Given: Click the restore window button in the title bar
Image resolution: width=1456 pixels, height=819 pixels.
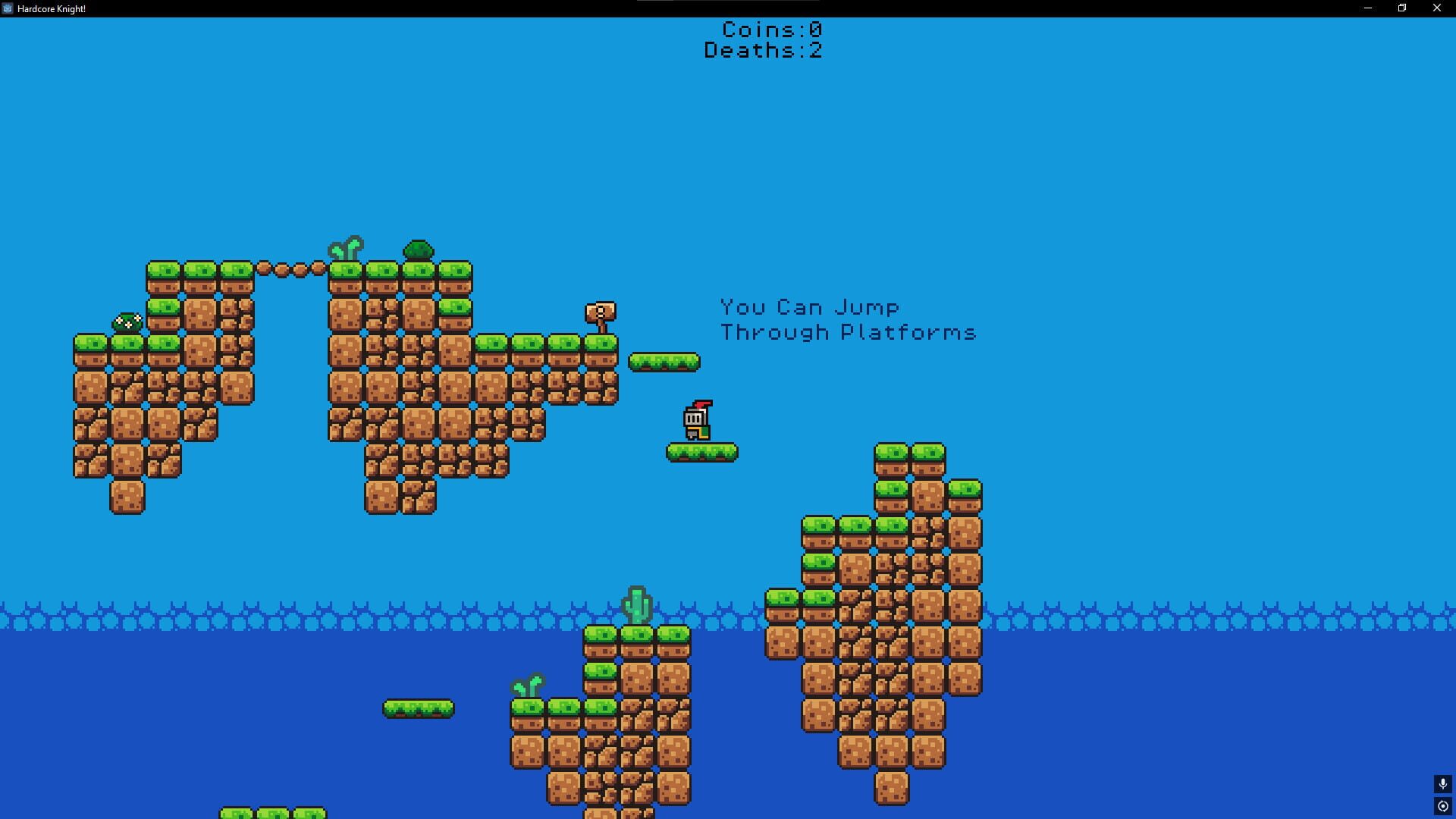Looking at the screenshot, I should (1401, 8).
